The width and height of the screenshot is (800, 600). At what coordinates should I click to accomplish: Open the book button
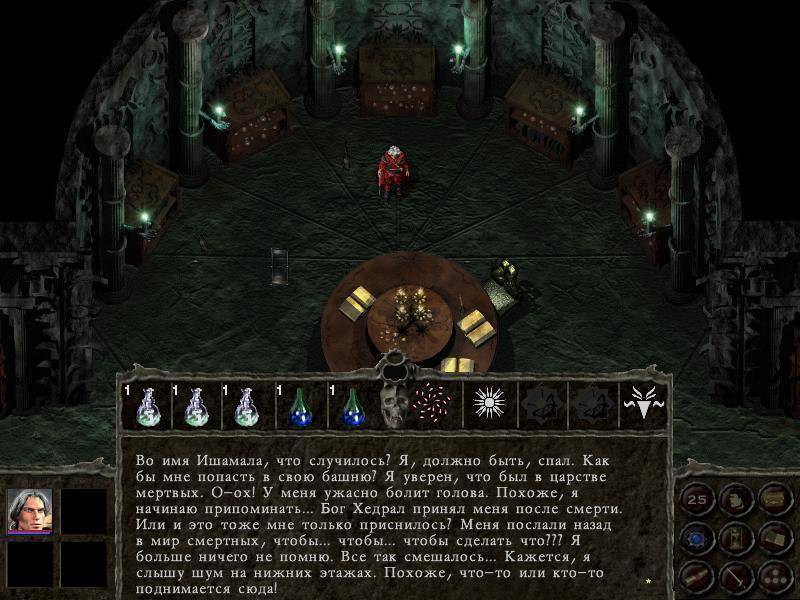click(773, 537)
